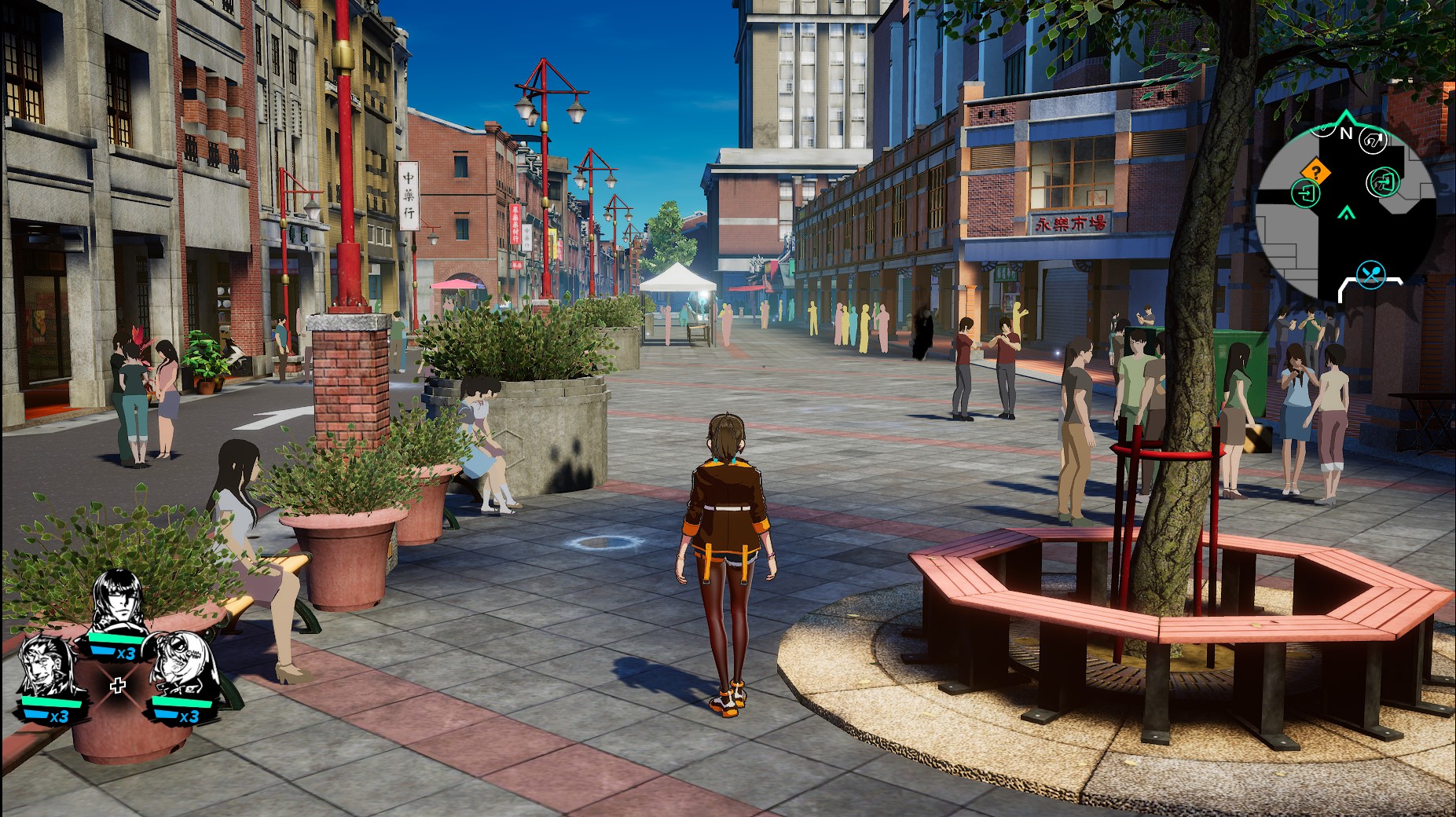This screenshot has width=1456, height=817.
Task: Select the orange question mark marker on minimap
Action: tap(1315, 171)
